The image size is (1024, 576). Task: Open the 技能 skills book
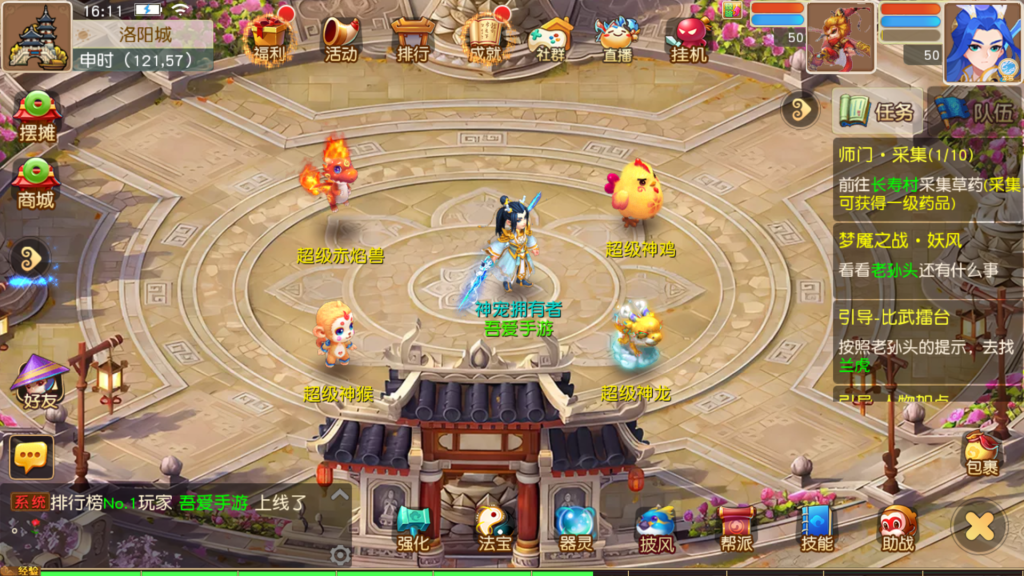(817, 528)
